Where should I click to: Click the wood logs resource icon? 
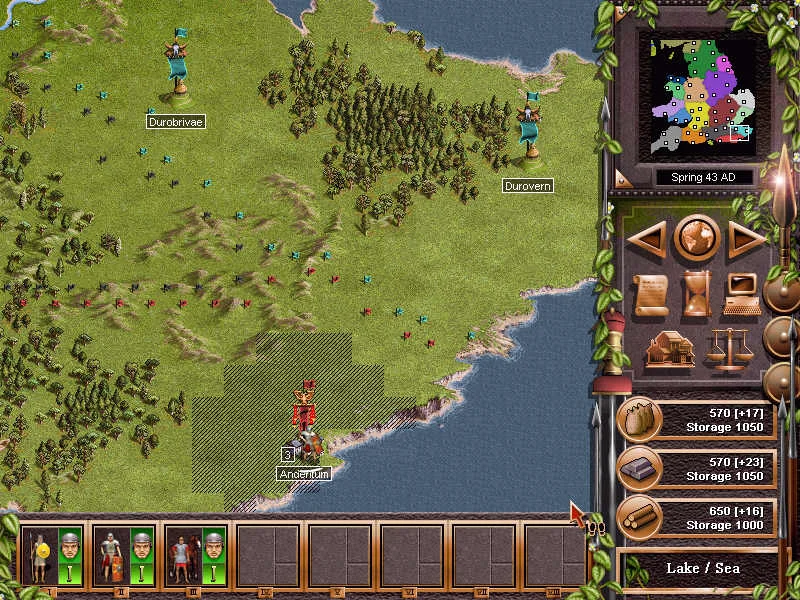click(637, 516)
